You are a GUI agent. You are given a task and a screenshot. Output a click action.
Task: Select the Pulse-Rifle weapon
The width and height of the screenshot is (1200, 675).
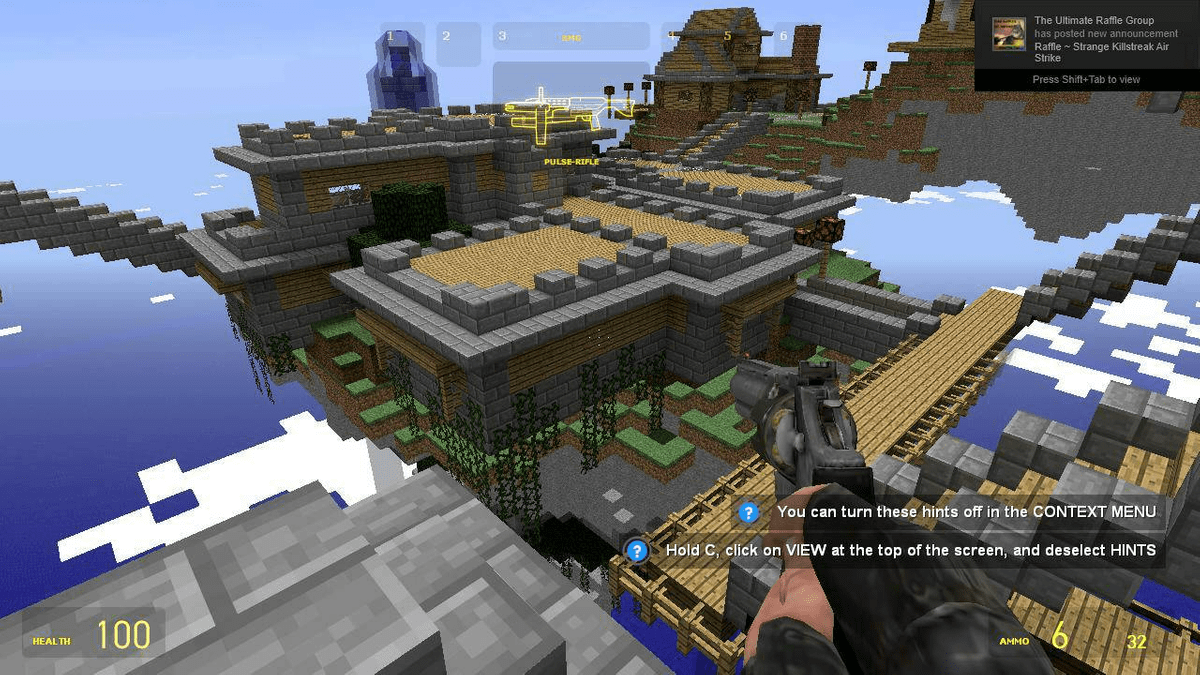click(x=571, y=117)
